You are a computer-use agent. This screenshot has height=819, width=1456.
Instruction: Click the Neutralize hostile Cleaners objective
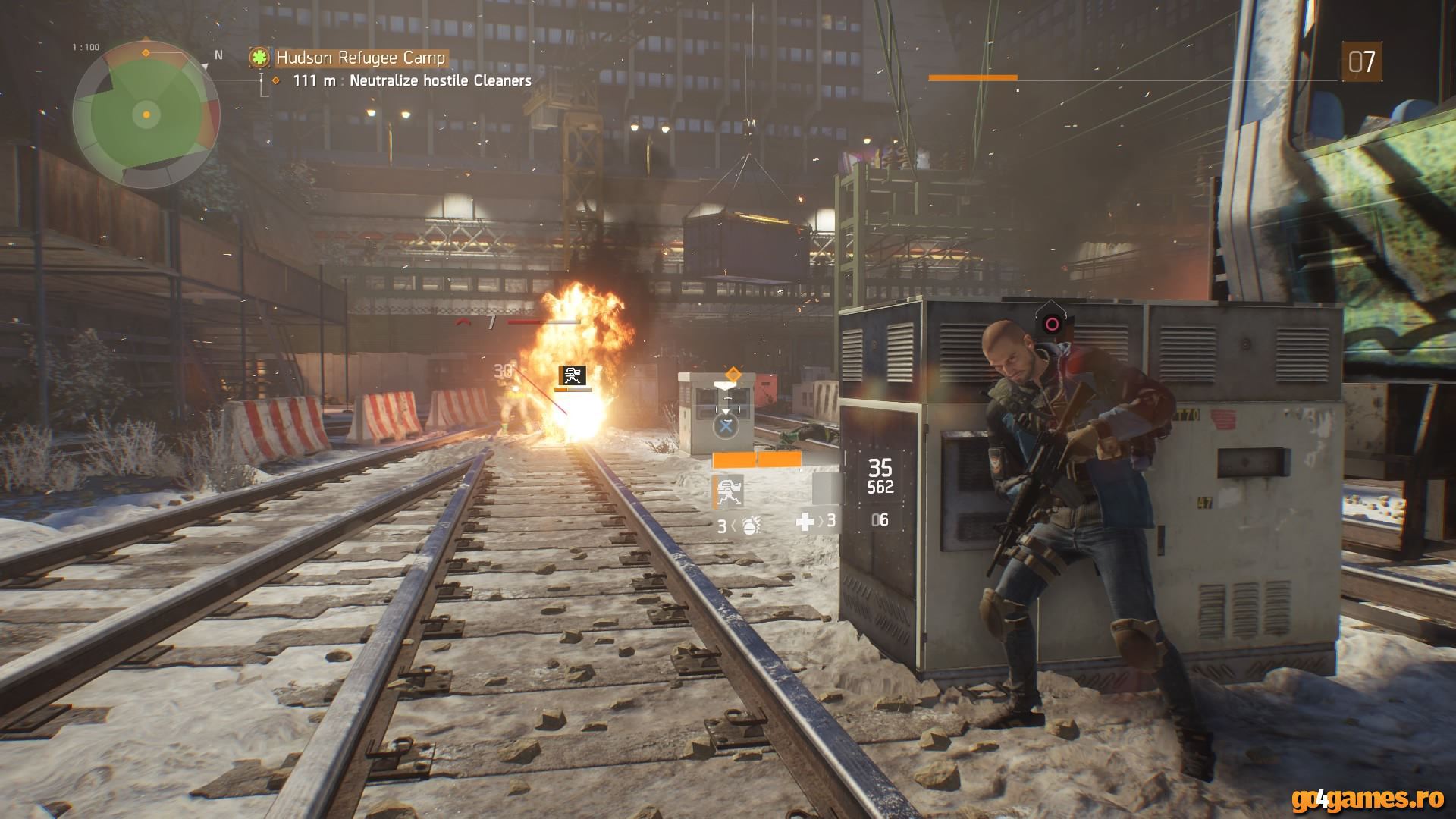click(440, 80)
